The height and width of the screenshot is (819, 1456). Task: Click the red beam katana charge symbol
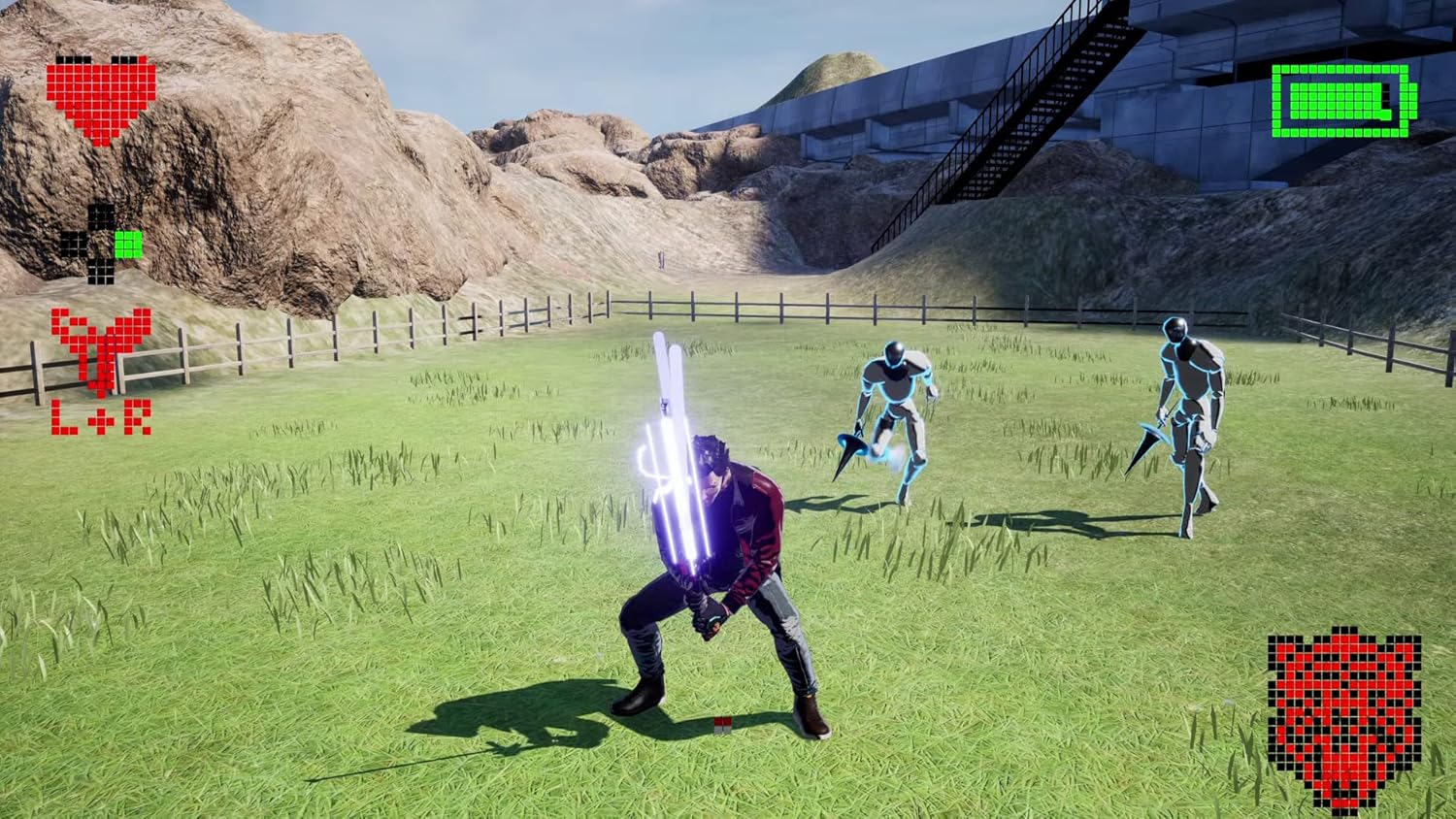[x=97, y=349]
